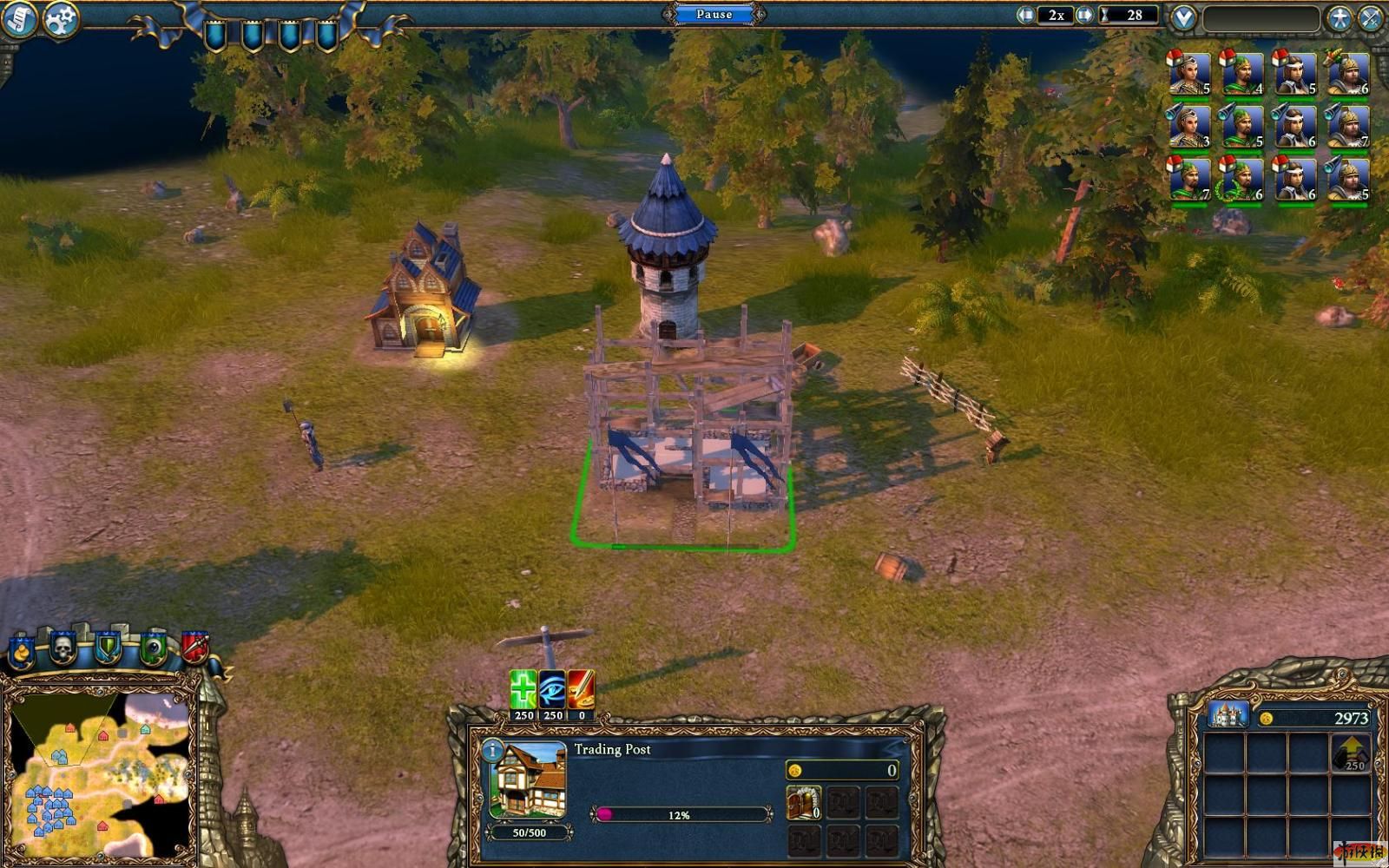Viewport: 1389px width, 868px height.
Task: Select the red sword banner
Action: click(x=194, y=648)
